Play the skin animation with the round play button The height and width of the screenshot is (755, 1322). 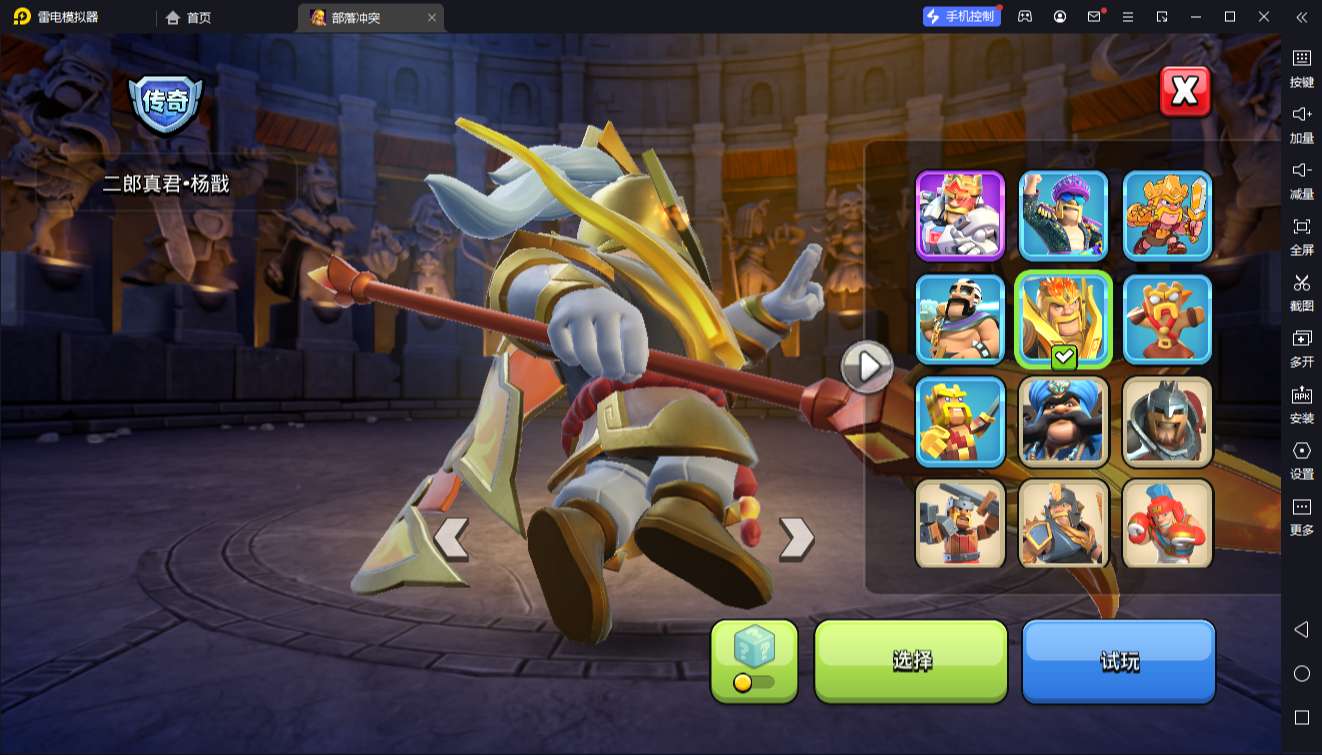point(866,367)
